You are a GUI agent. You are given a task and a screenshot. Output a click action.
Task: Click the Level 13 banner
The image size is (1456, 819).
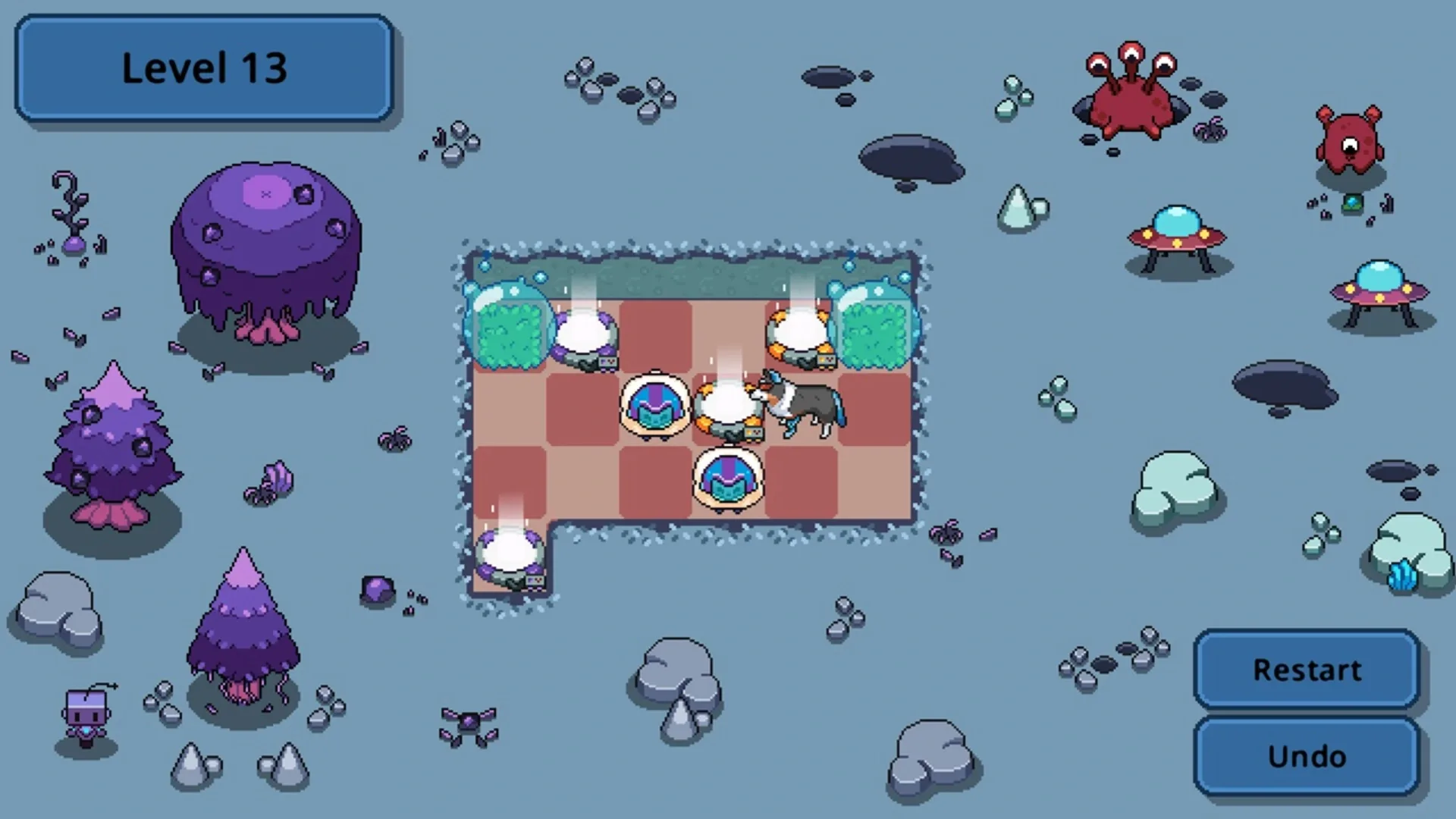click(203, 68)
